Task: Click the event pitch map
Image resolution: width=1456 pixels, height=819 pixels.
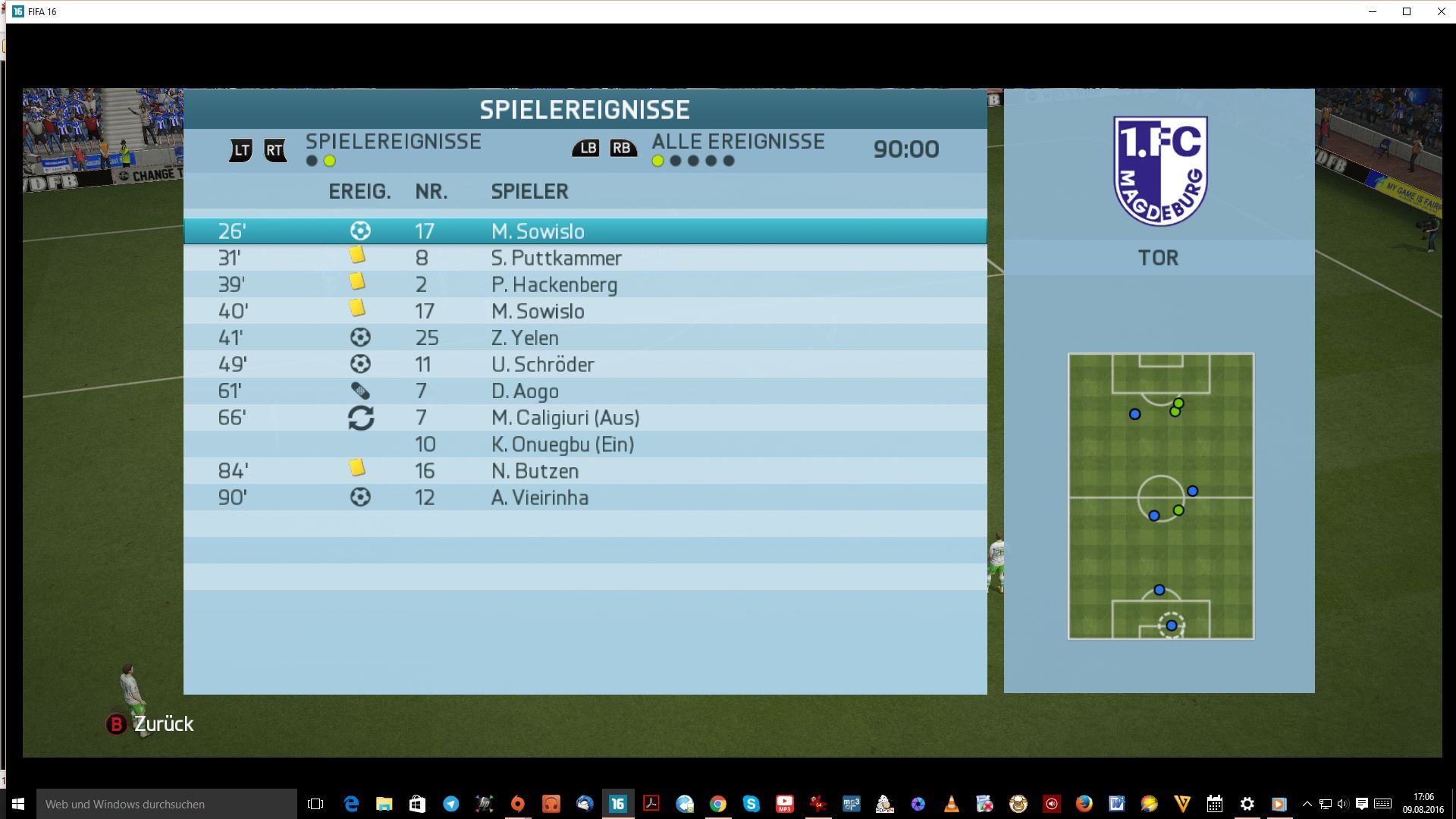Action: [1160, 496]
